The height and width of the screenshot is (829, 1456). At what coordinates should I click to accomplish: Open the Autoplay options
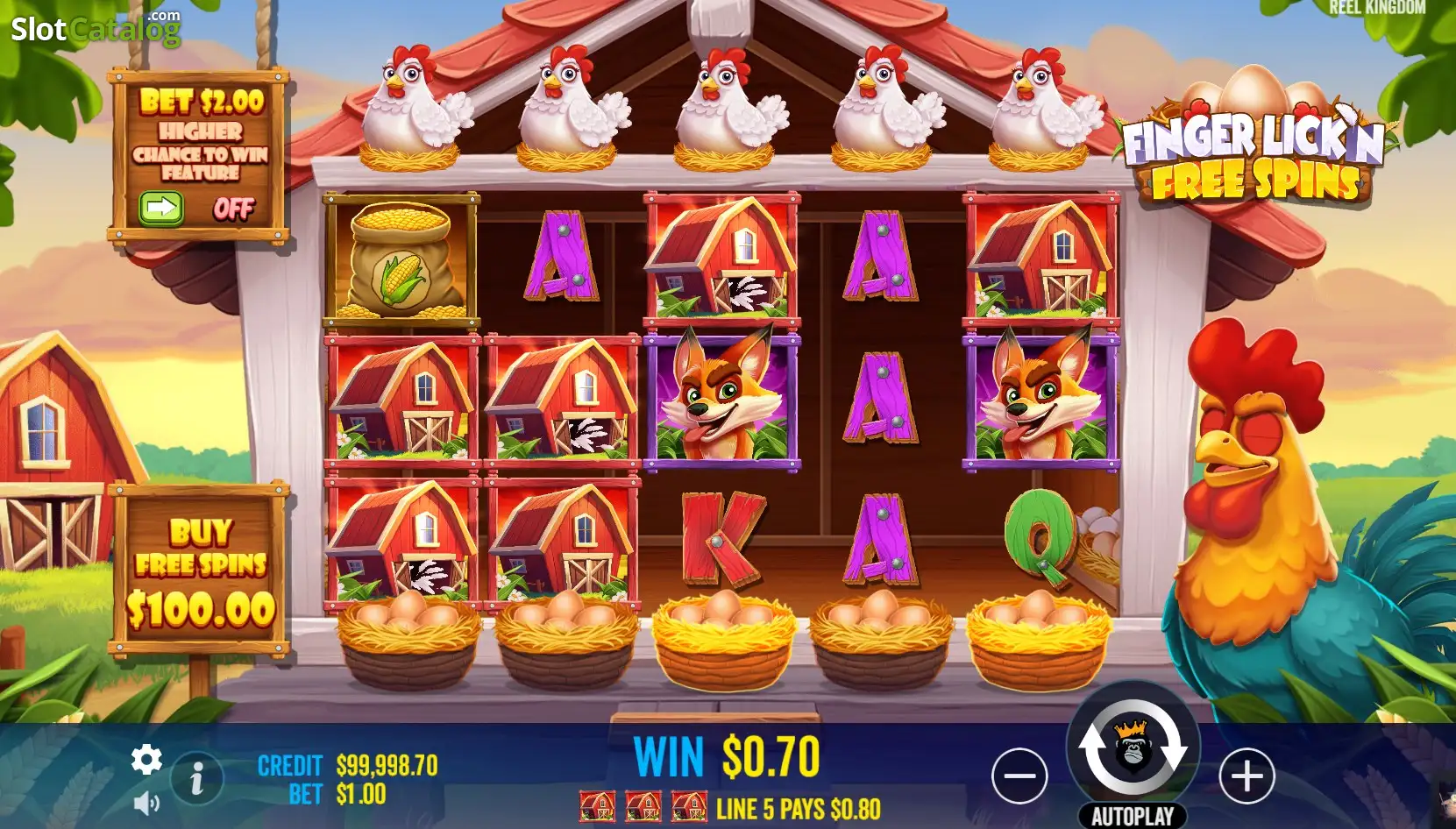1133,816
